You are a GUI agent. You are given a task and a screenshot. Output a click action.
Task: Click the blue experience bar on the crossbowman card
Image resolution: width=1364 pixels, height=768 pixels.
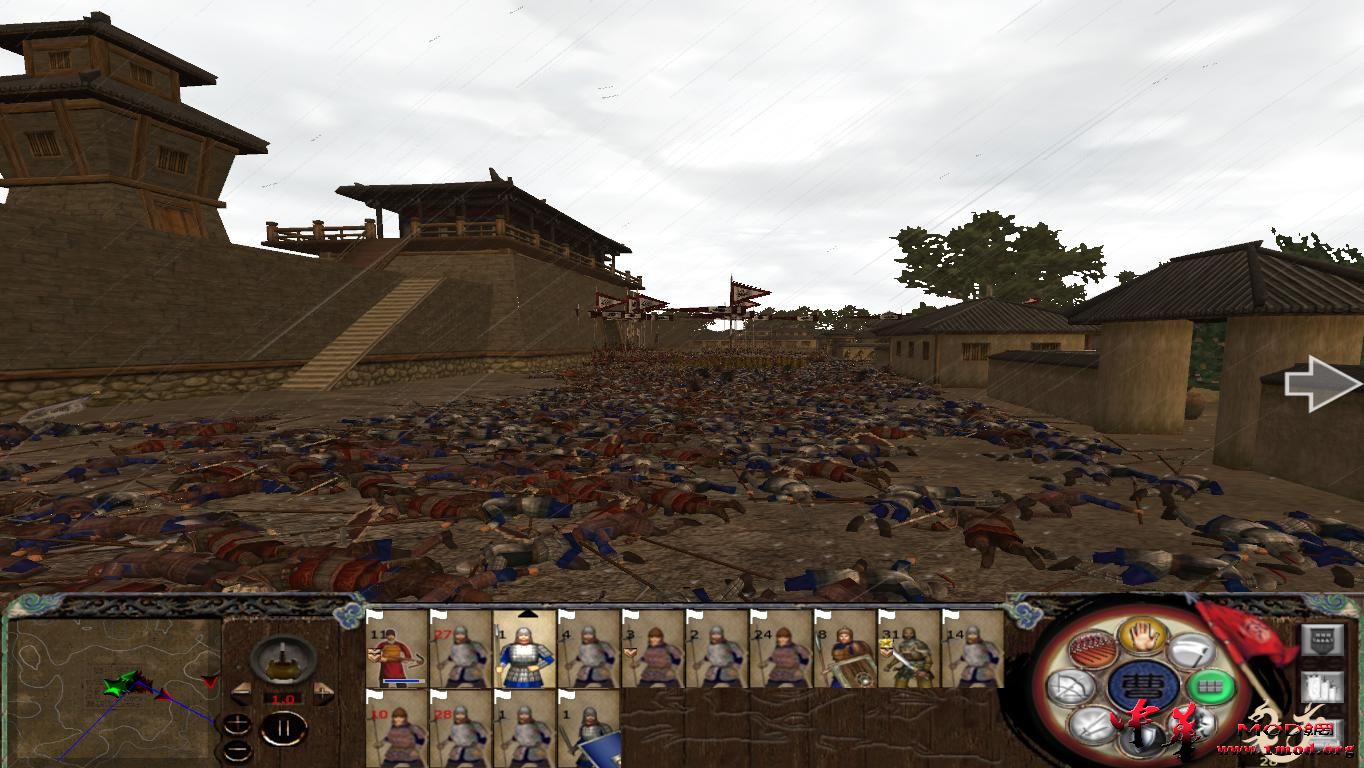coord(401,680)
